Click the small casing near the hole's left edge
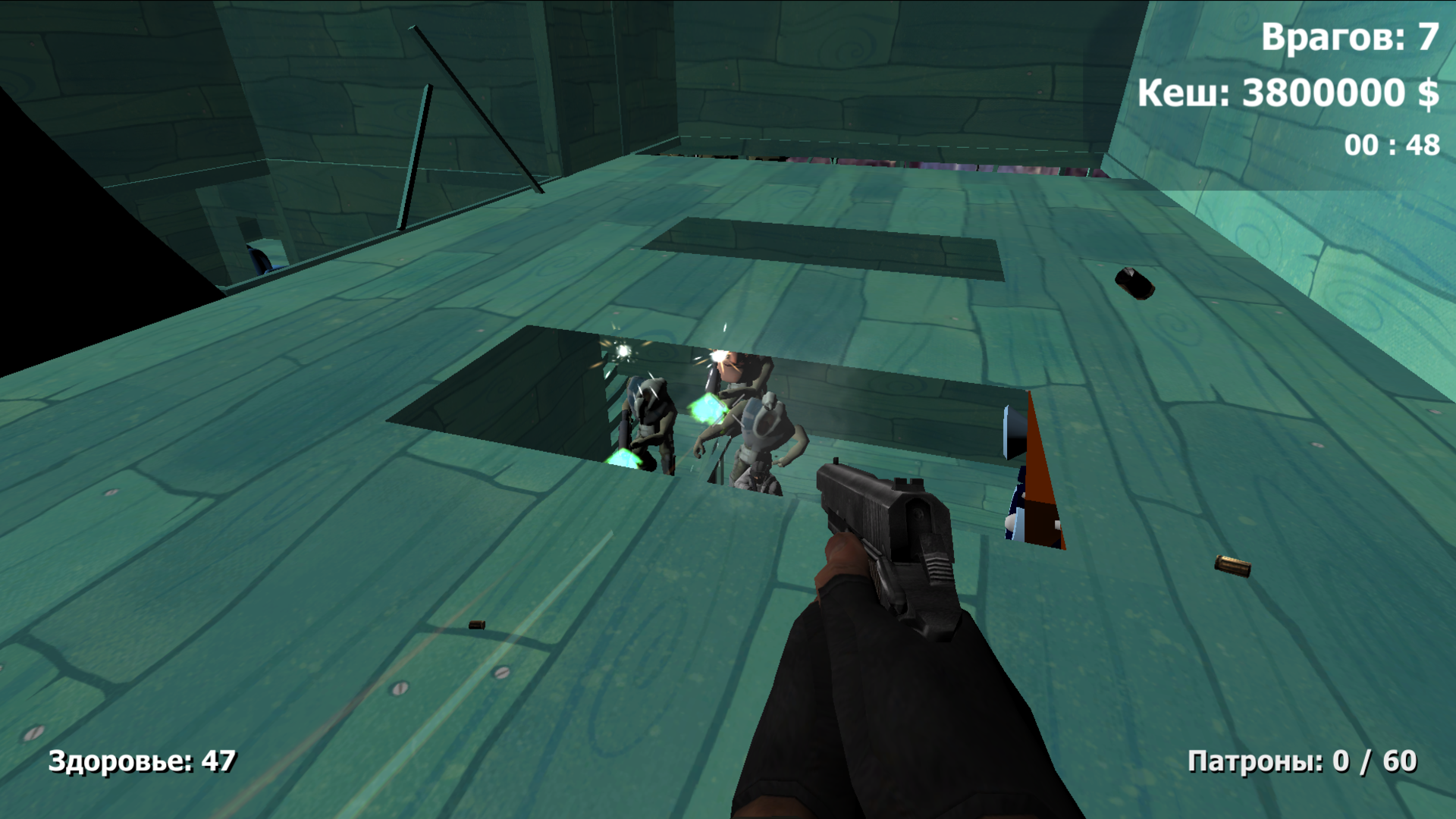 tap(475, 626)
